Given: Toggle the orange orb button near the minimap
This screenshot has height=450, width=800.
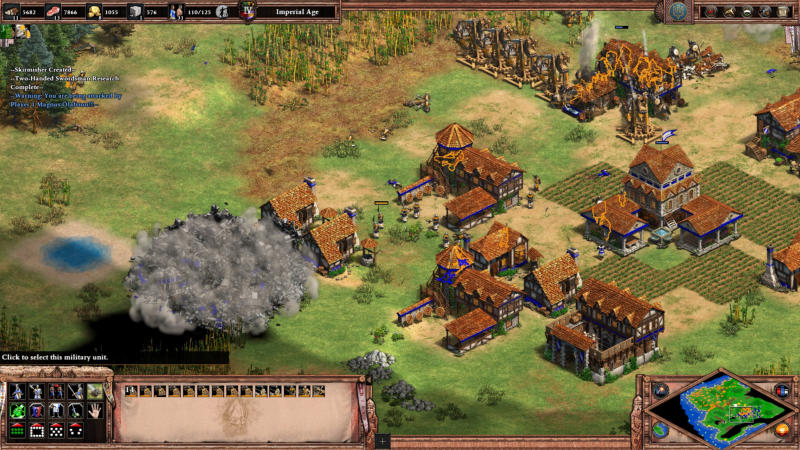Looking at the screenshot, I should click(x=782, y=429).
